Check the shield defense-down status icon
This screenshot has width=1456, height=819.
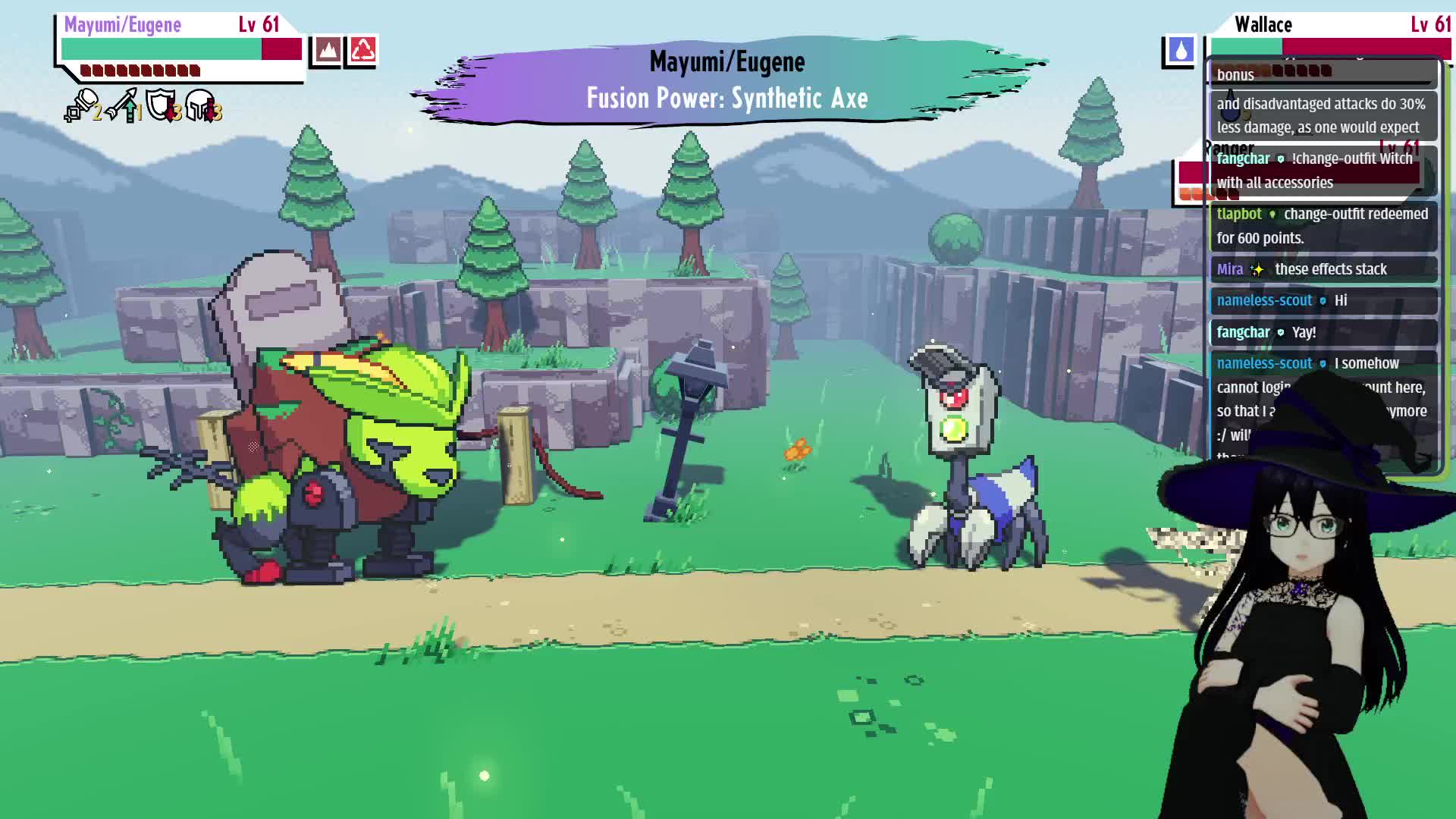162,105
